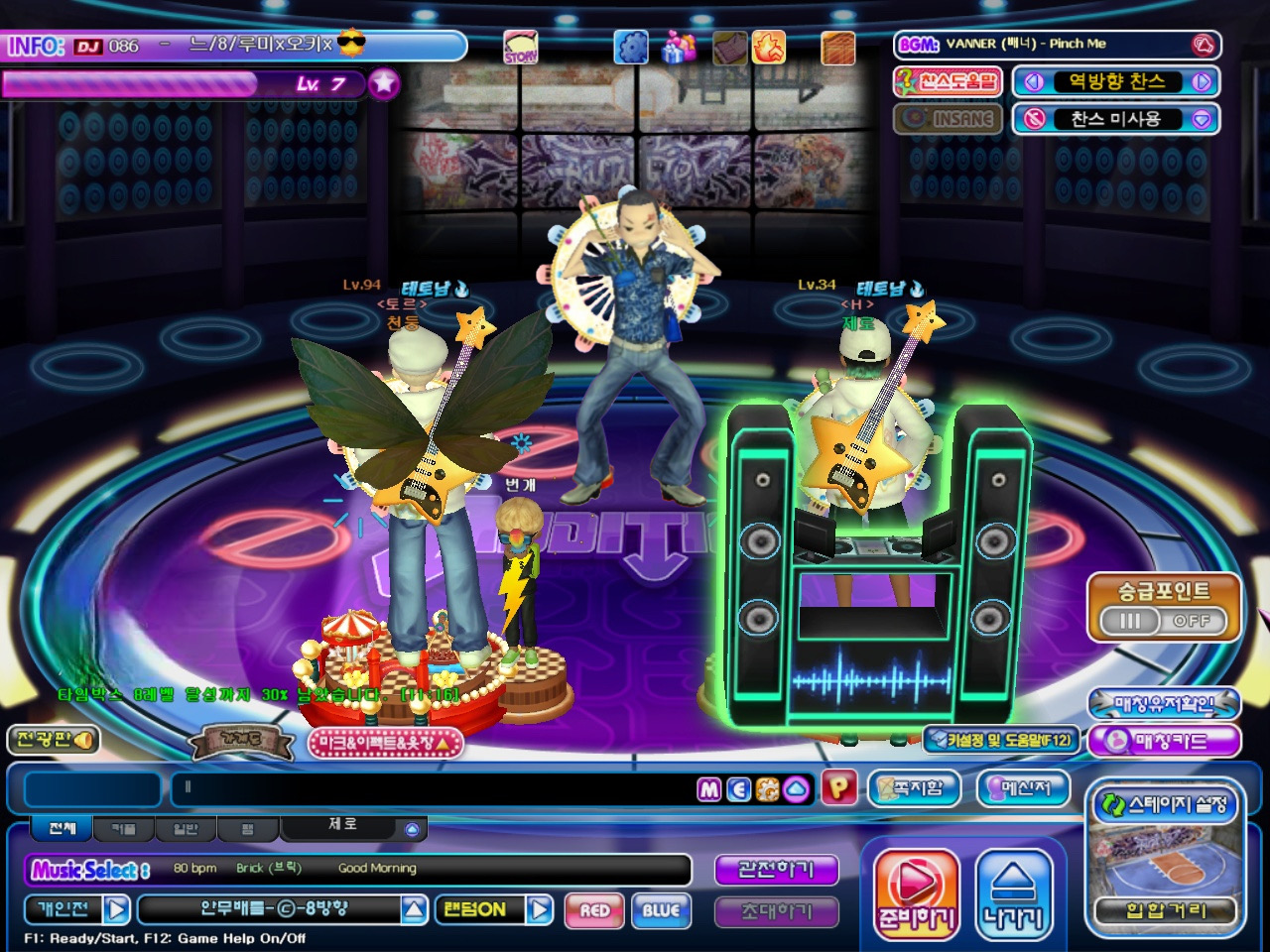Switch to the 전체 chat tab
1270x952 pixels.
click(x=62, y=828)
